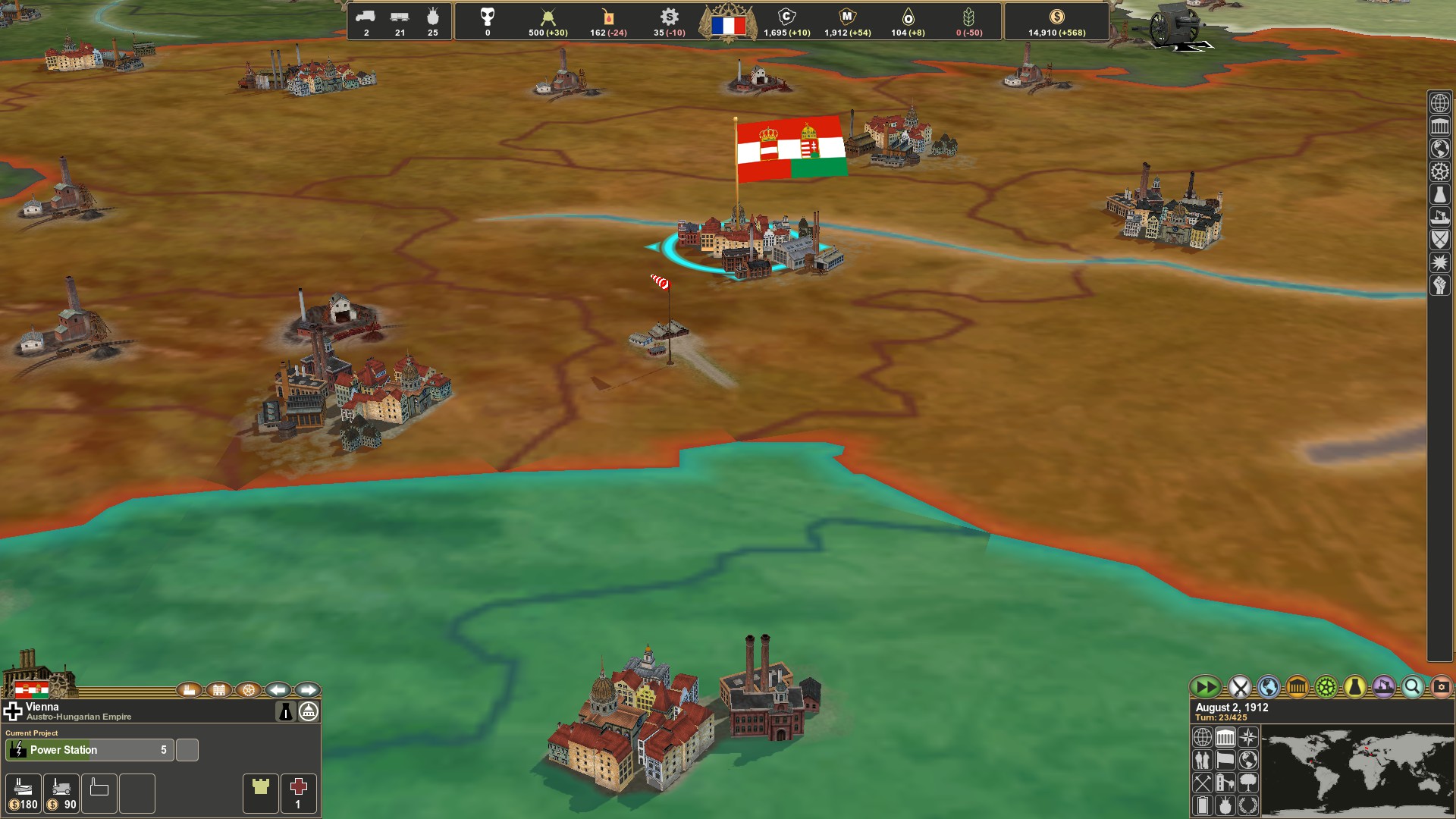The height and width of the screenshot is (819, 1456).
Task: Click the green gear production button
Action: click(x=1326, y=687)
